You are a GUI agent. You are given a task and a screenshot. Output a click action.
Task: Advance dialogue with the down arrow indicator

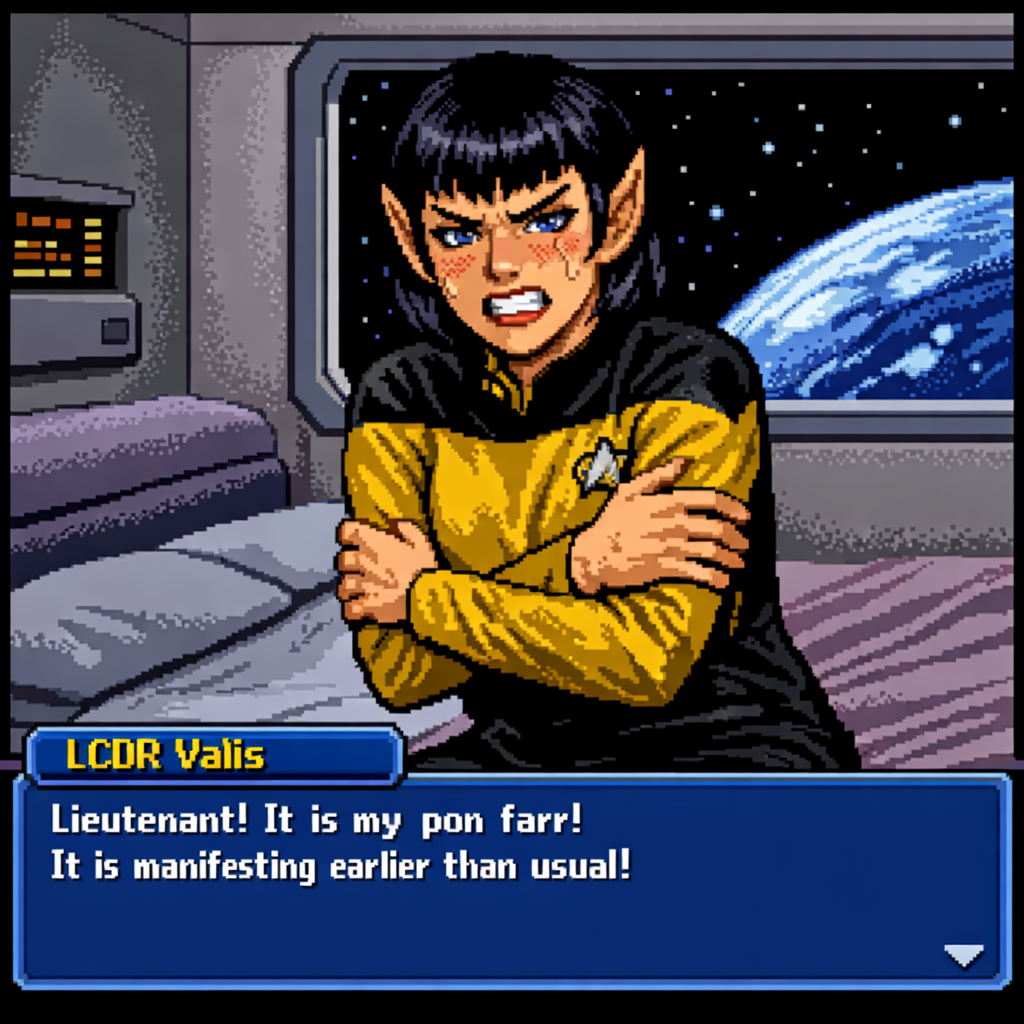pyautogui.click(x=964, y=956)
